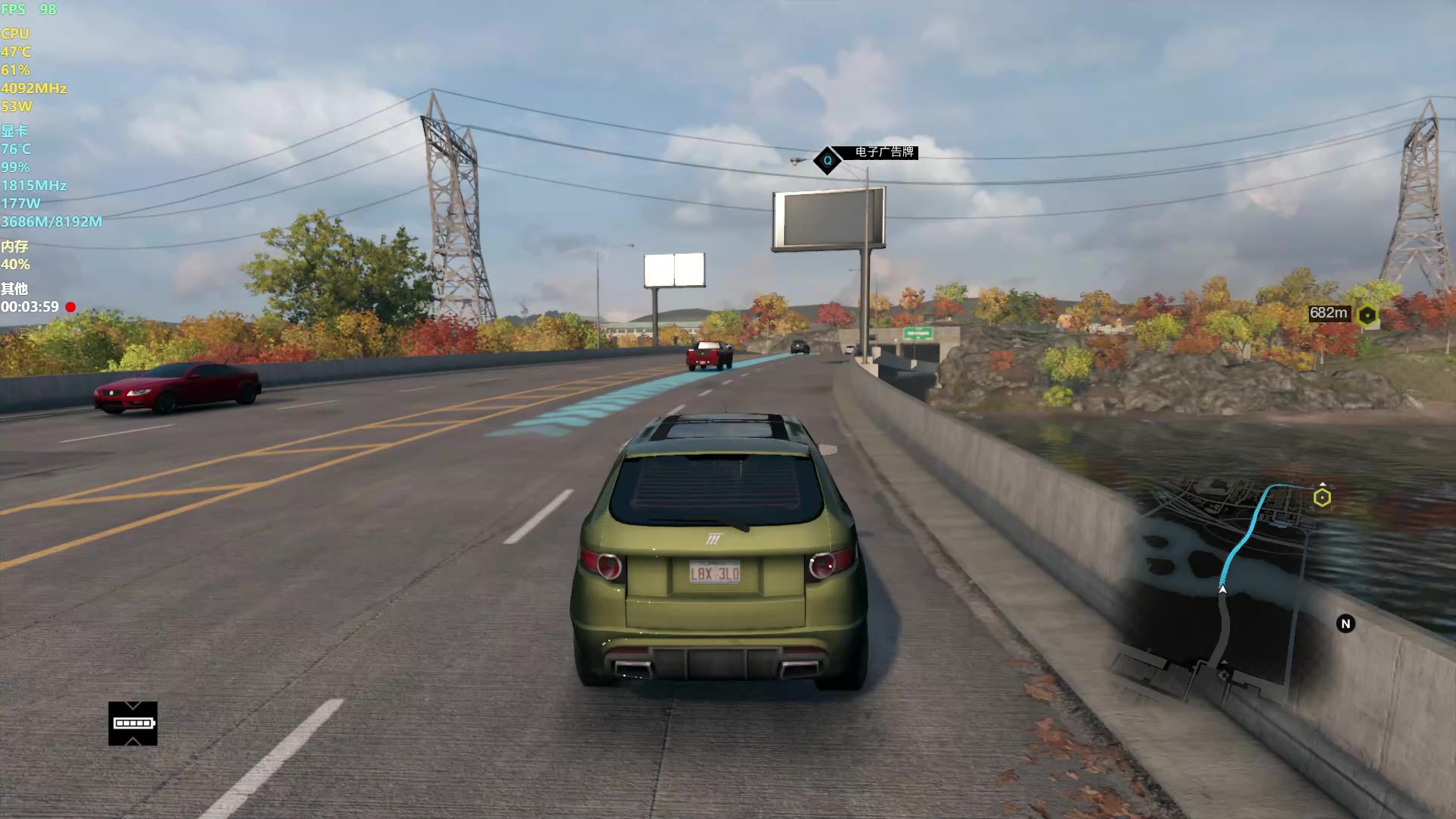Viewport: 1456px width, 819px height.
Task: Select the yellow hexagon waypoint on minimap
Action: [1322, 497]
